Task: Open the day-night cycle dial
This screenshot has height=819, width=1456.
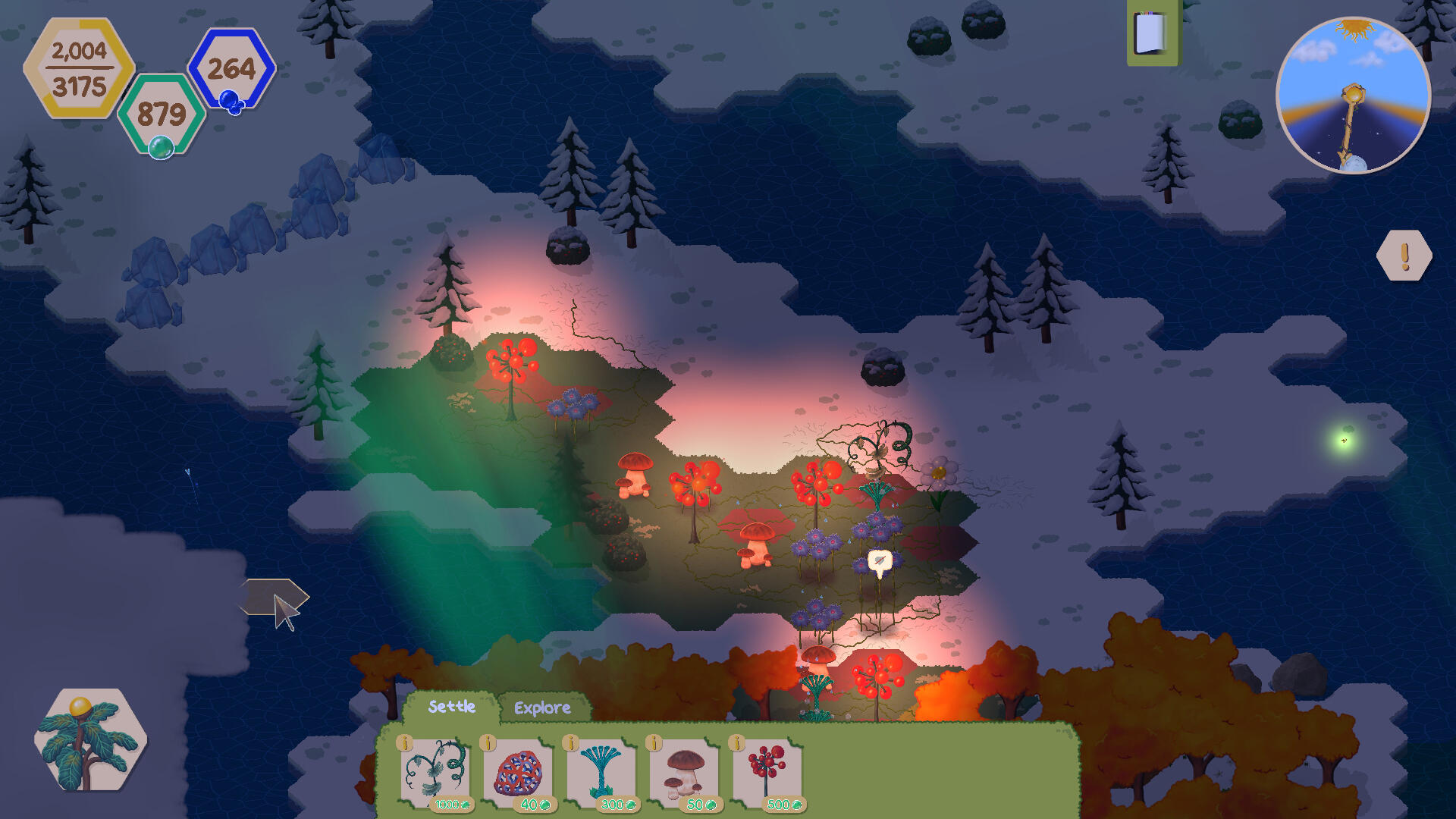Action: tap(1354, 96)
